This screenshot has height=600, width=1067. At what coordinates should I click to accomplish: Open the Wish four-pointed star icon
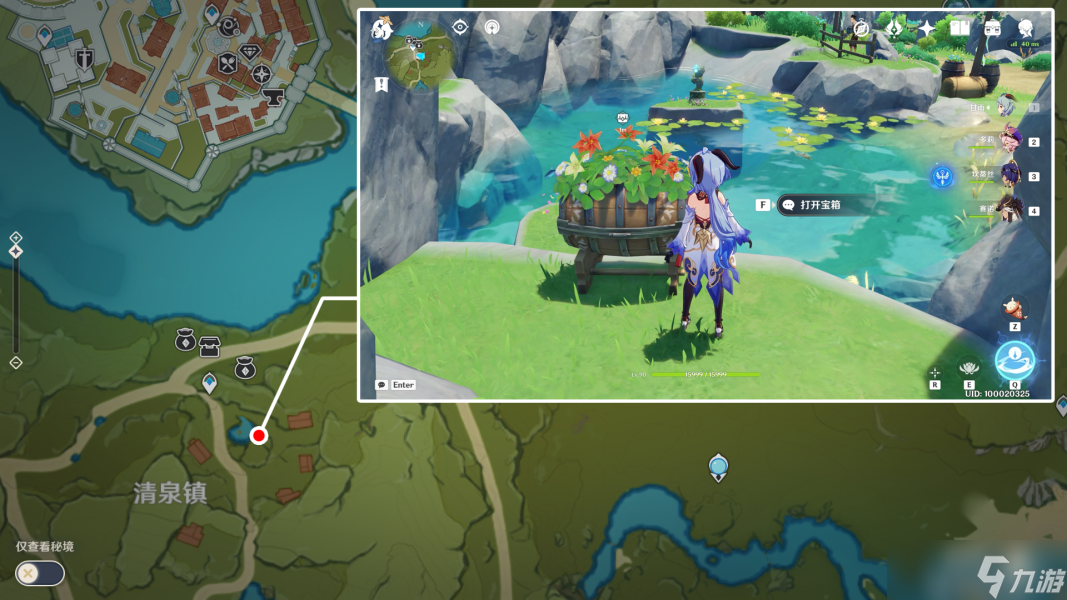(x=927, y=29)
